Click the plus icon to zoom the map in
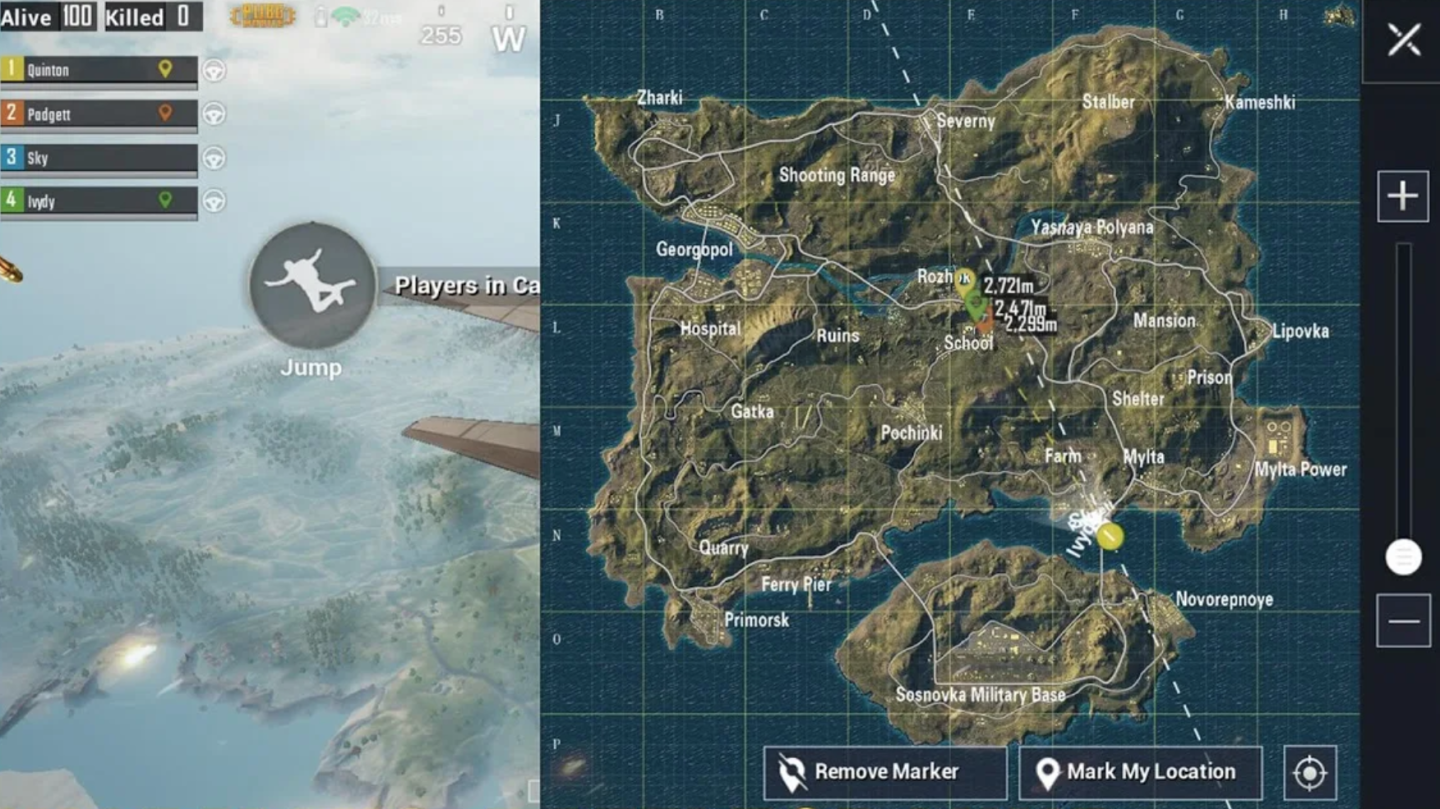 (1402, 195)
